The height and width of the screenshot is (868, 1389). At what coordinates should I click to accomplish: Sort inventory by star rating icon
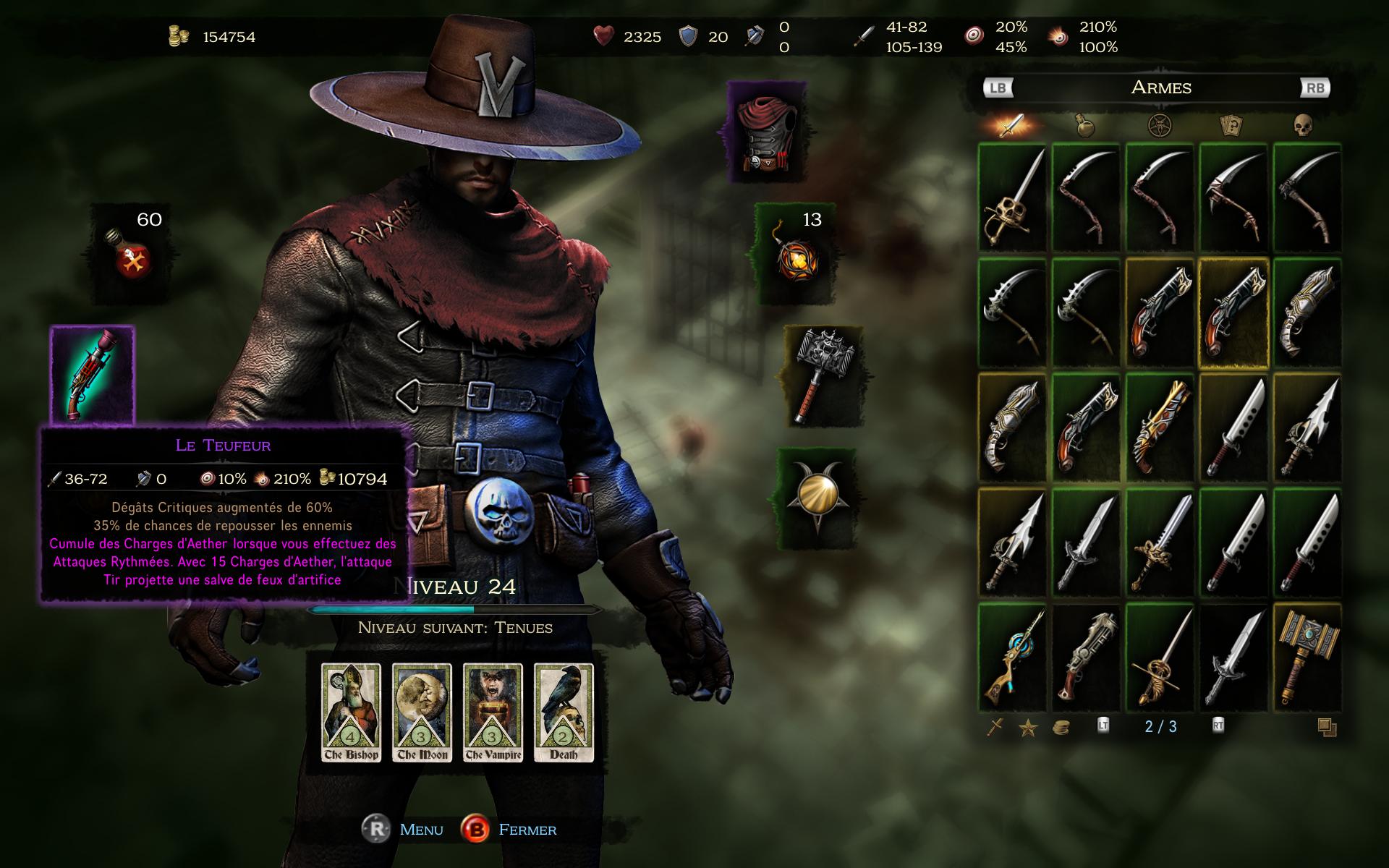(1028, 728)
